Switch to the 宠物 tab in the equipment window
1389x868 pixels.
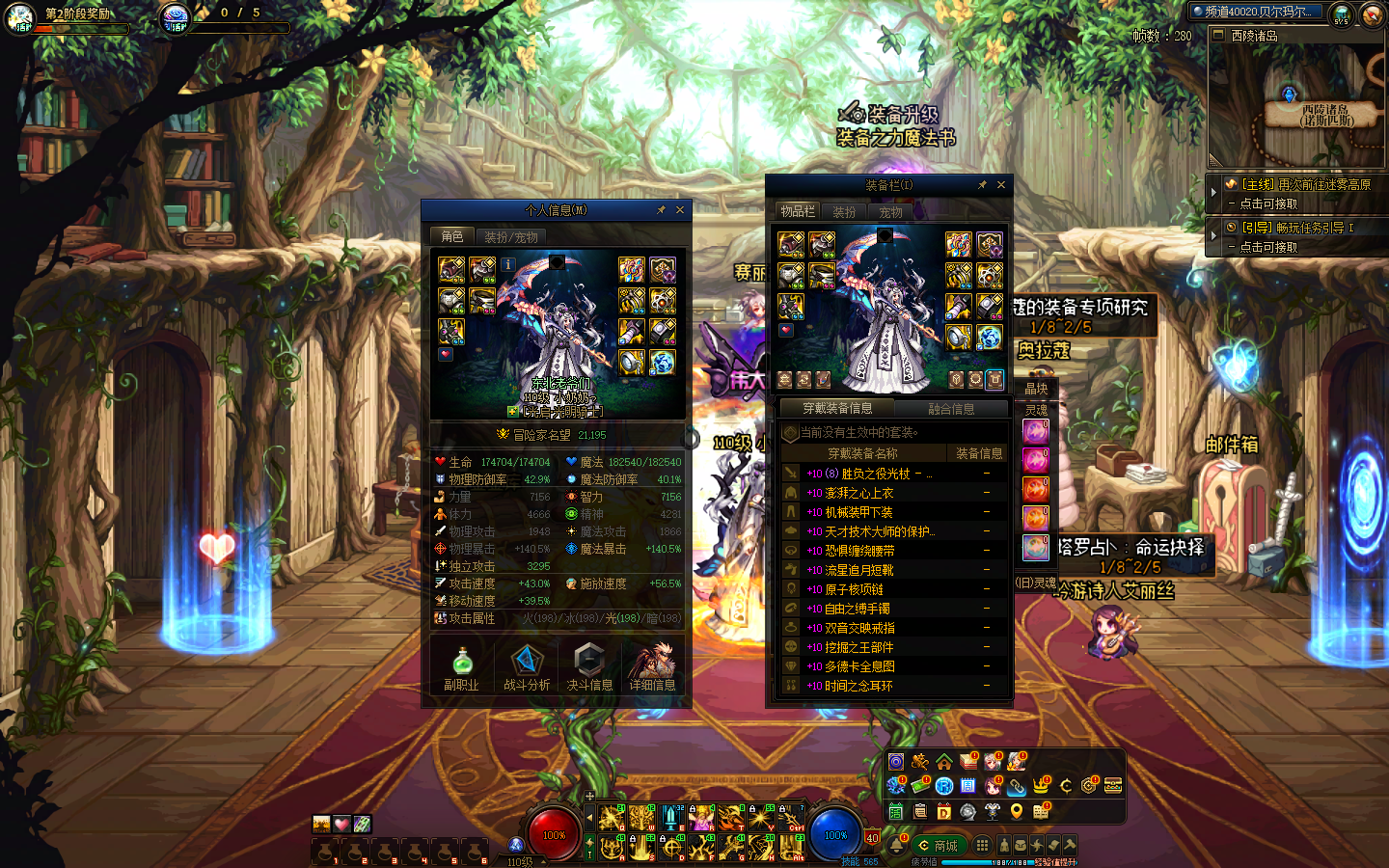(x=891, y=212)
